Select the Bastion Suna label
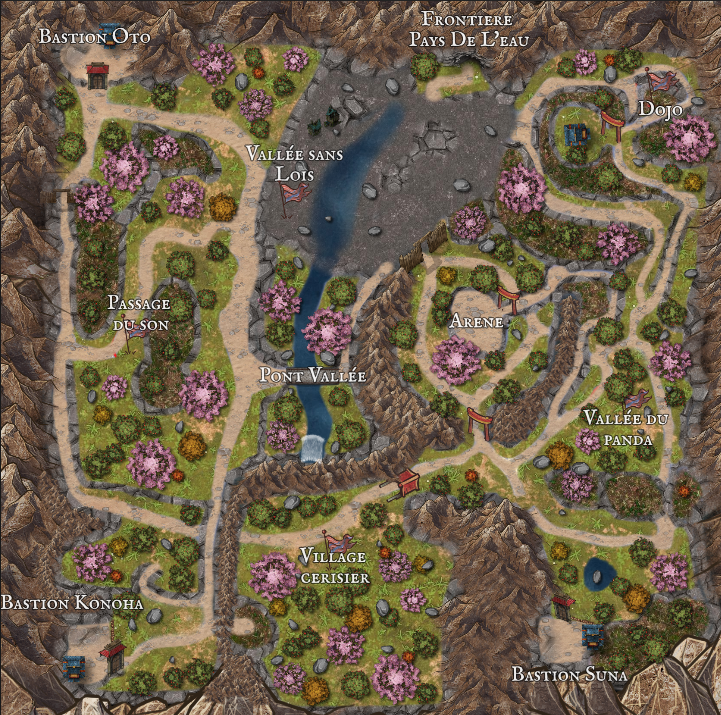The image size is (721, 715). [x=569, y=675]
